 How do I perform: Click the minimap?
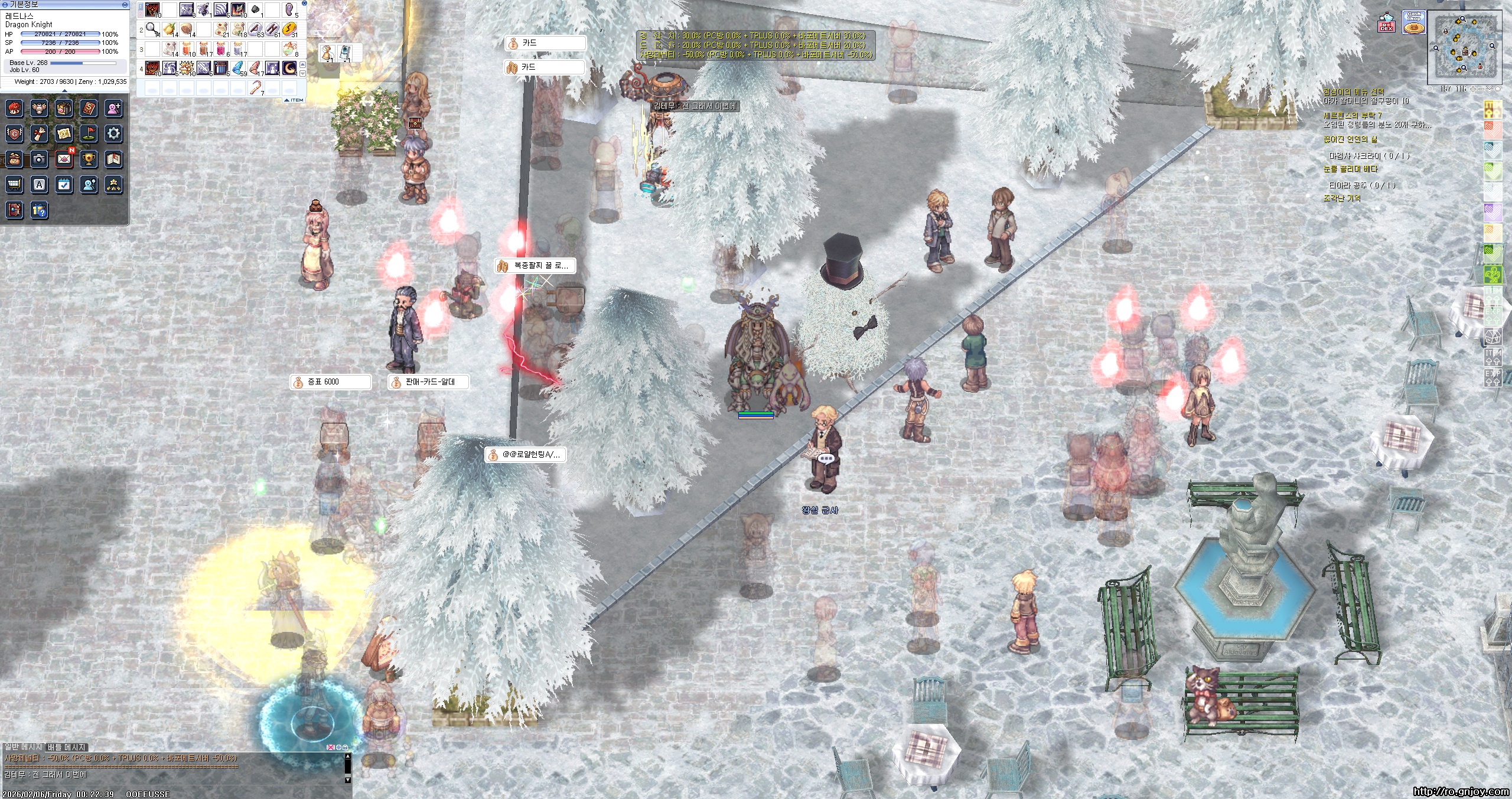pos(1464,48)
